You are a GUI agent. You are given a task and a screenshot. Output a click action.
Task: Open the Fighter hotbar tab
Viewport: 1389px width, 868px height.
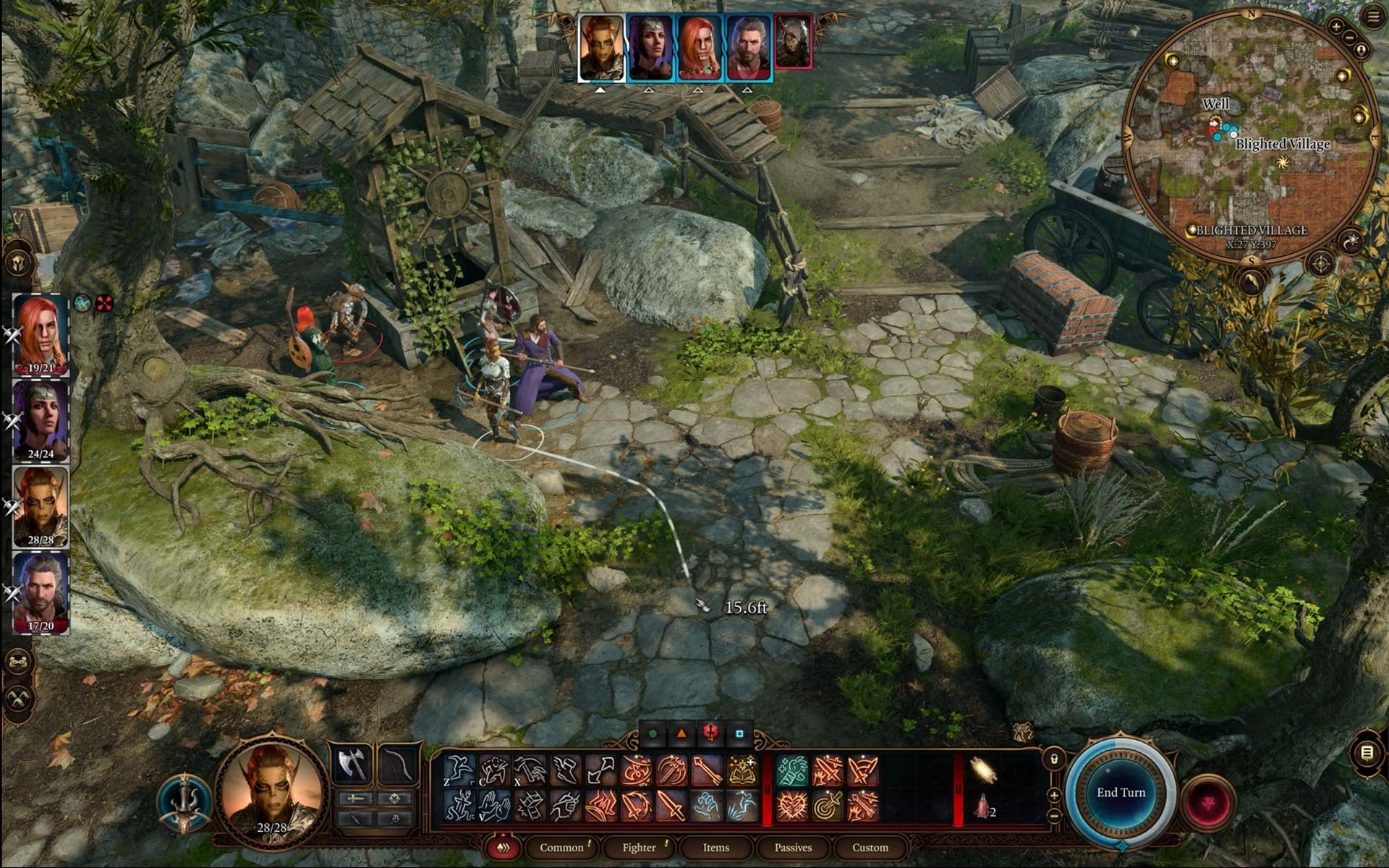pos(639,848)
